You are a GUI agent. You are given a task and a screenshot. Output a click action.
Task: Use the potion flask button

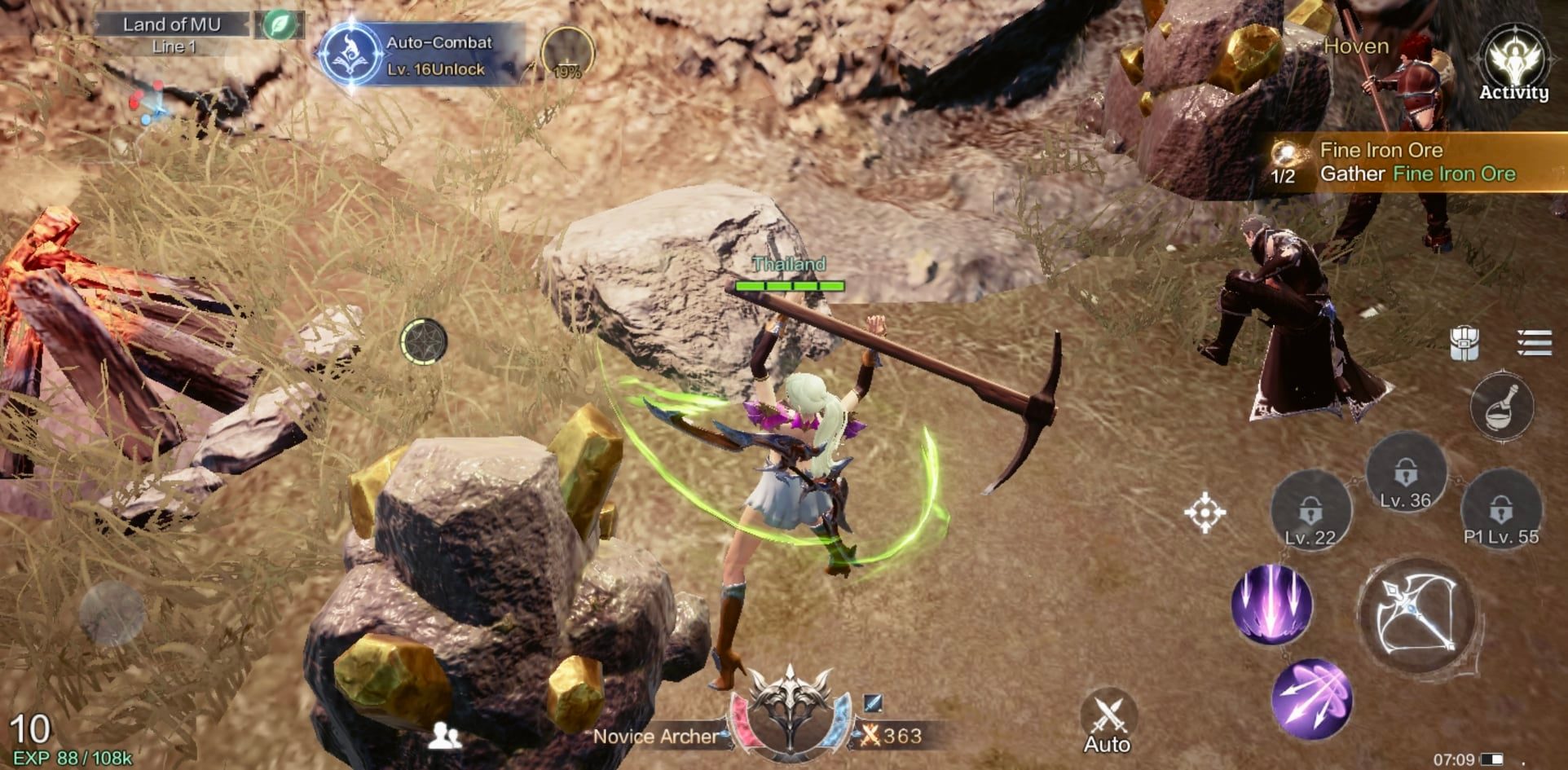(1501, 406)
